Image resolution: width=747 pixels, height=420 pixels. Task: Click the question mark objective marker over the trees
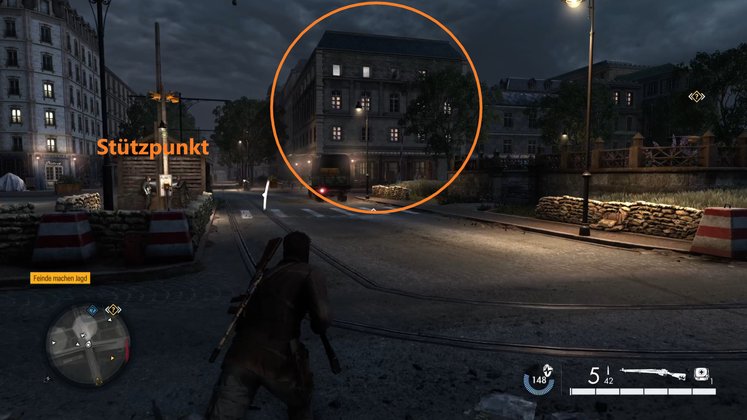click(695, 97)
